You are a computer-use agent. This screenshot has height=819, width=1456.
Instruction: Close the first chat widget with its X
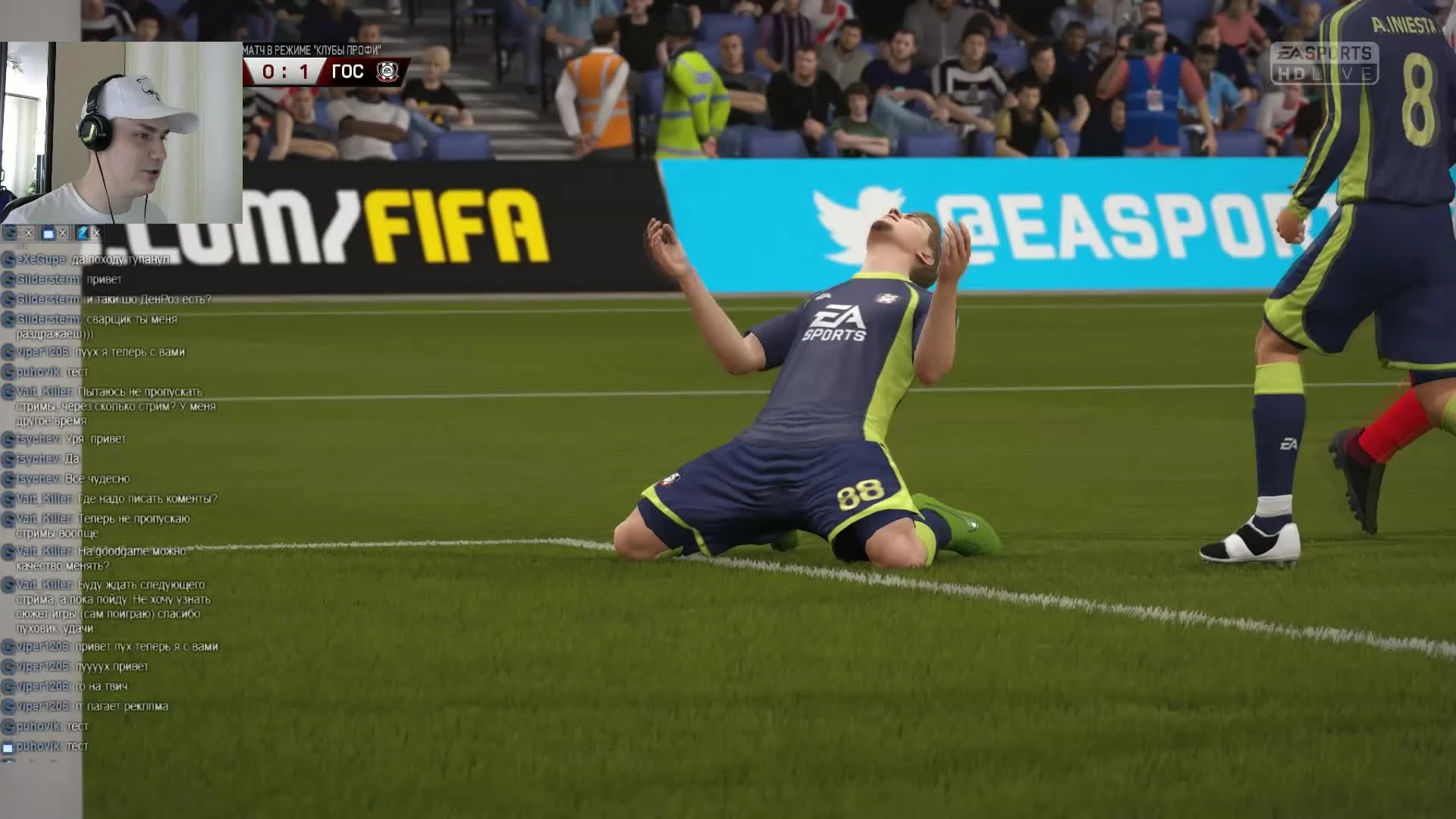pyautogui.click(x=28, y=234)
